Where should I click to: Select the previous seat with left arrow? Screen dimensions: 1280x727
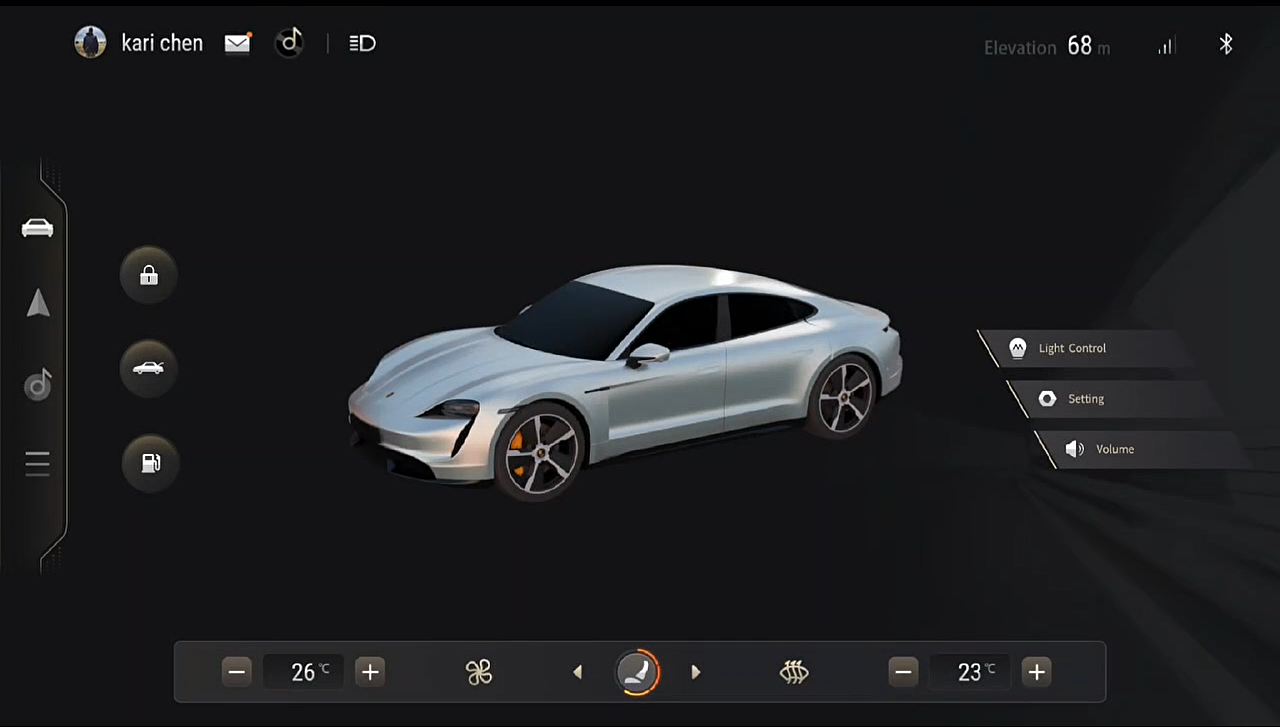[578, 672]
